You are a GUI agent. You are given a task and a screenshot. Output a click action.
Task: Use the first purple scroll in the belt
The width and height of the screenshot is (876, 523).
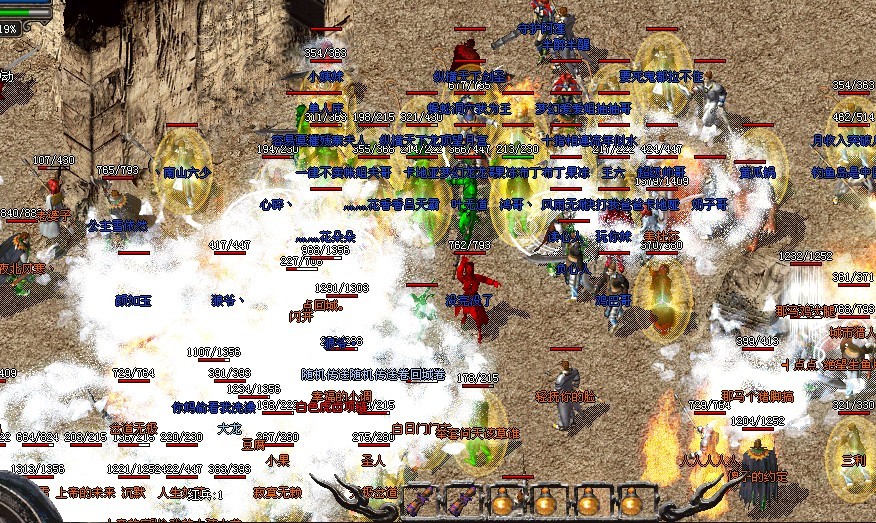tap(419, 499)
